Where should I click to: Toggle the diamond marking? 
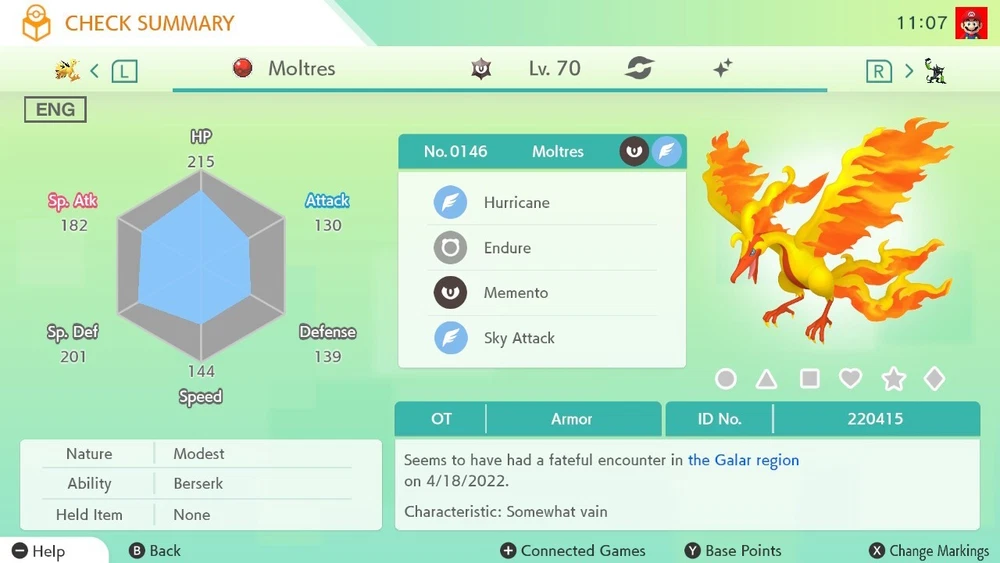(x=934, y=379)
